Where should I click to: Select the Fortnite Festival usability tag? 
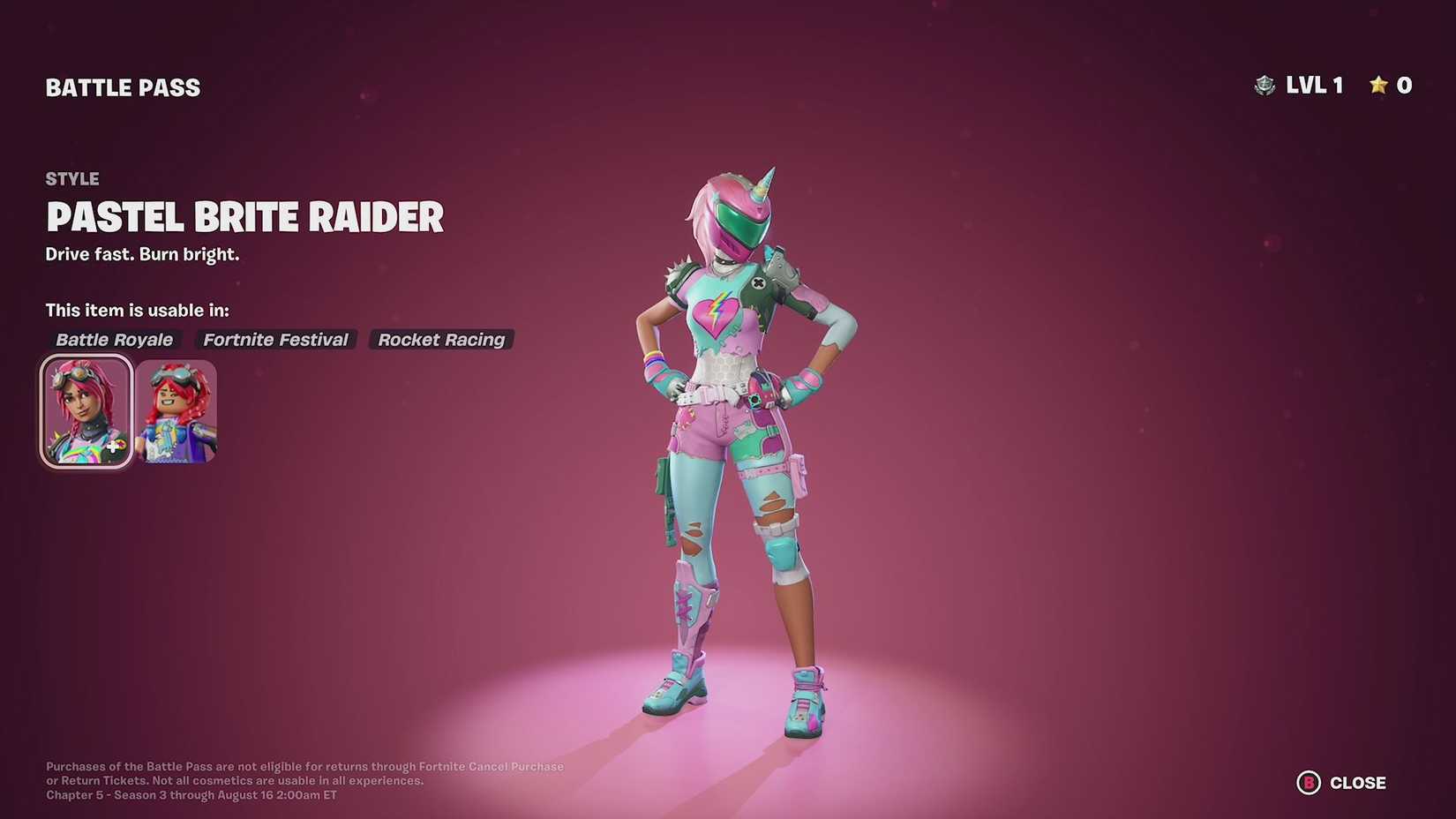click(x=274, y=339)
